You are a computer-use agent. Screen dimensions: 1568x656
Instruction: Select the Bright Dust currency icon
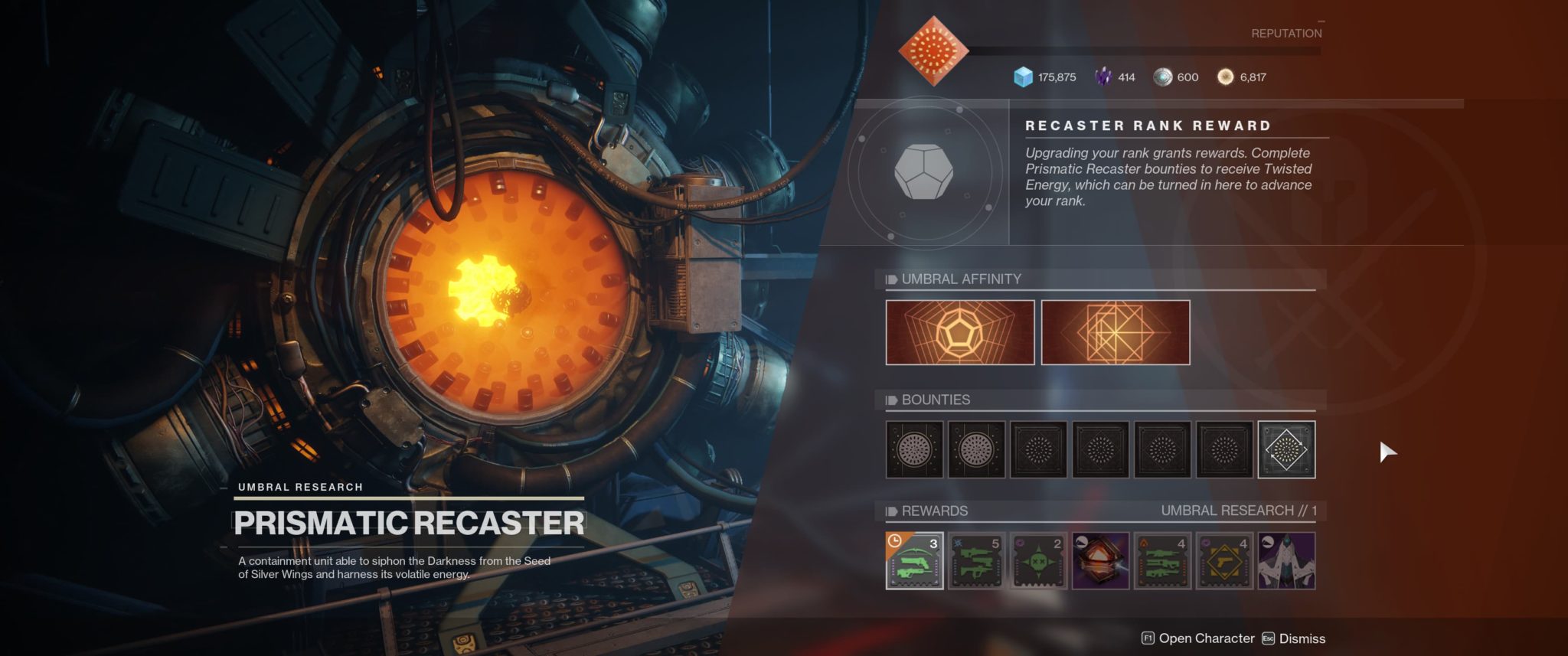[x=1226, y=77]
